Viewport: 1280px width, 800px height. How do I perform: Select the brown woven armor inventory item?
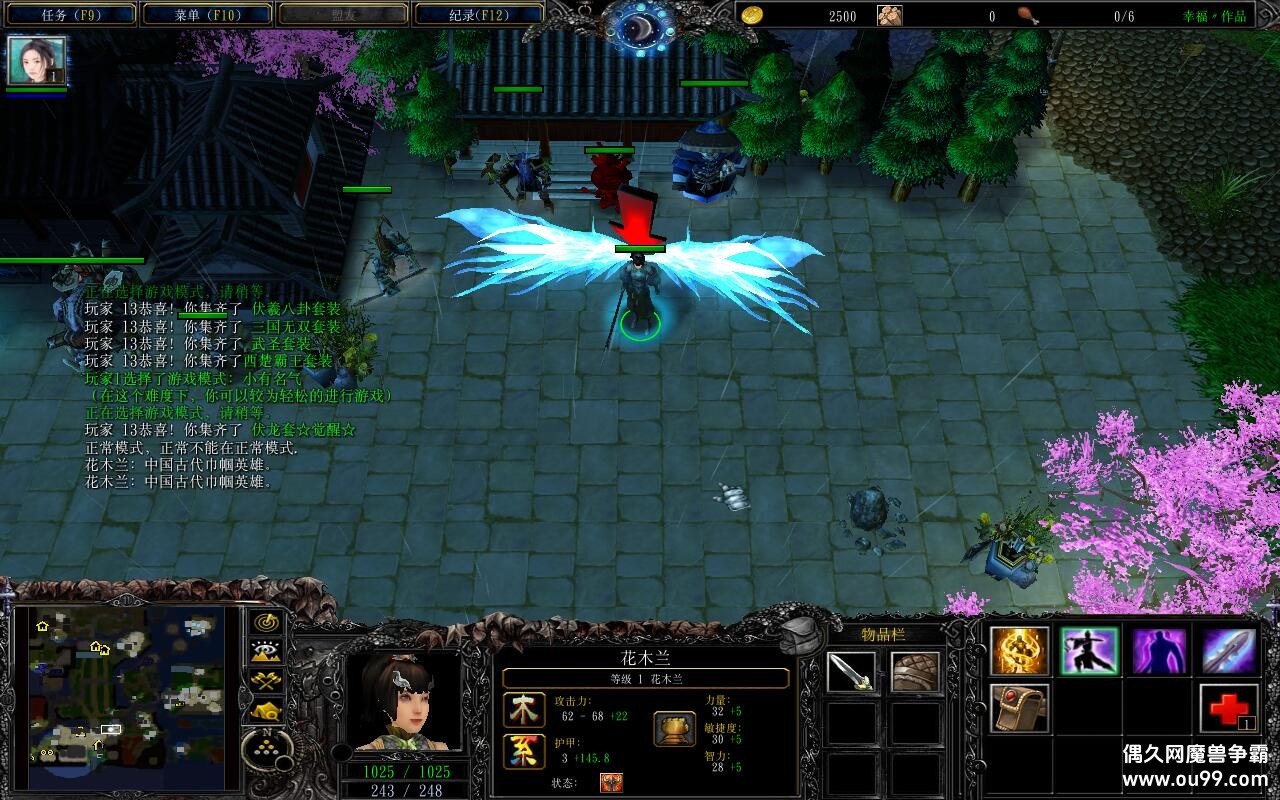click(915, 672)
